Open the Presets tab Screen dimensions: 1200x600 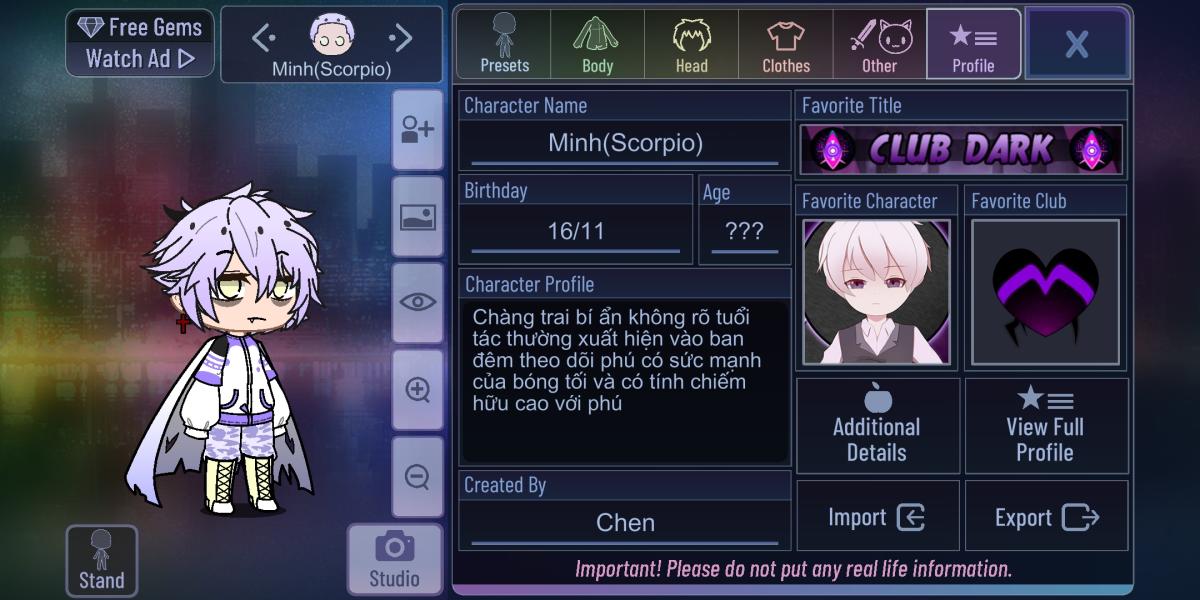(504, 44)
